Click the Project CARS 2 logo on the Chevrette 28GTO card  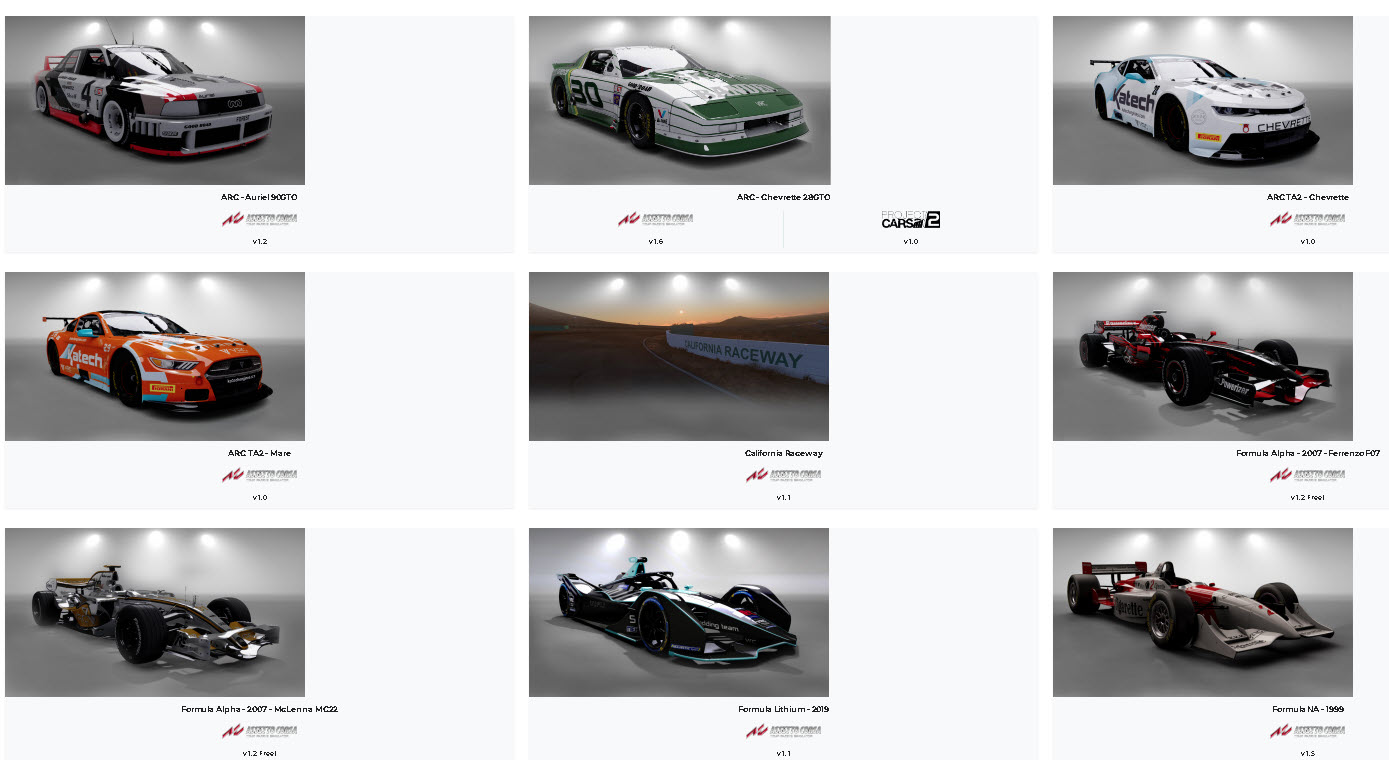click(x=911, y=219)
